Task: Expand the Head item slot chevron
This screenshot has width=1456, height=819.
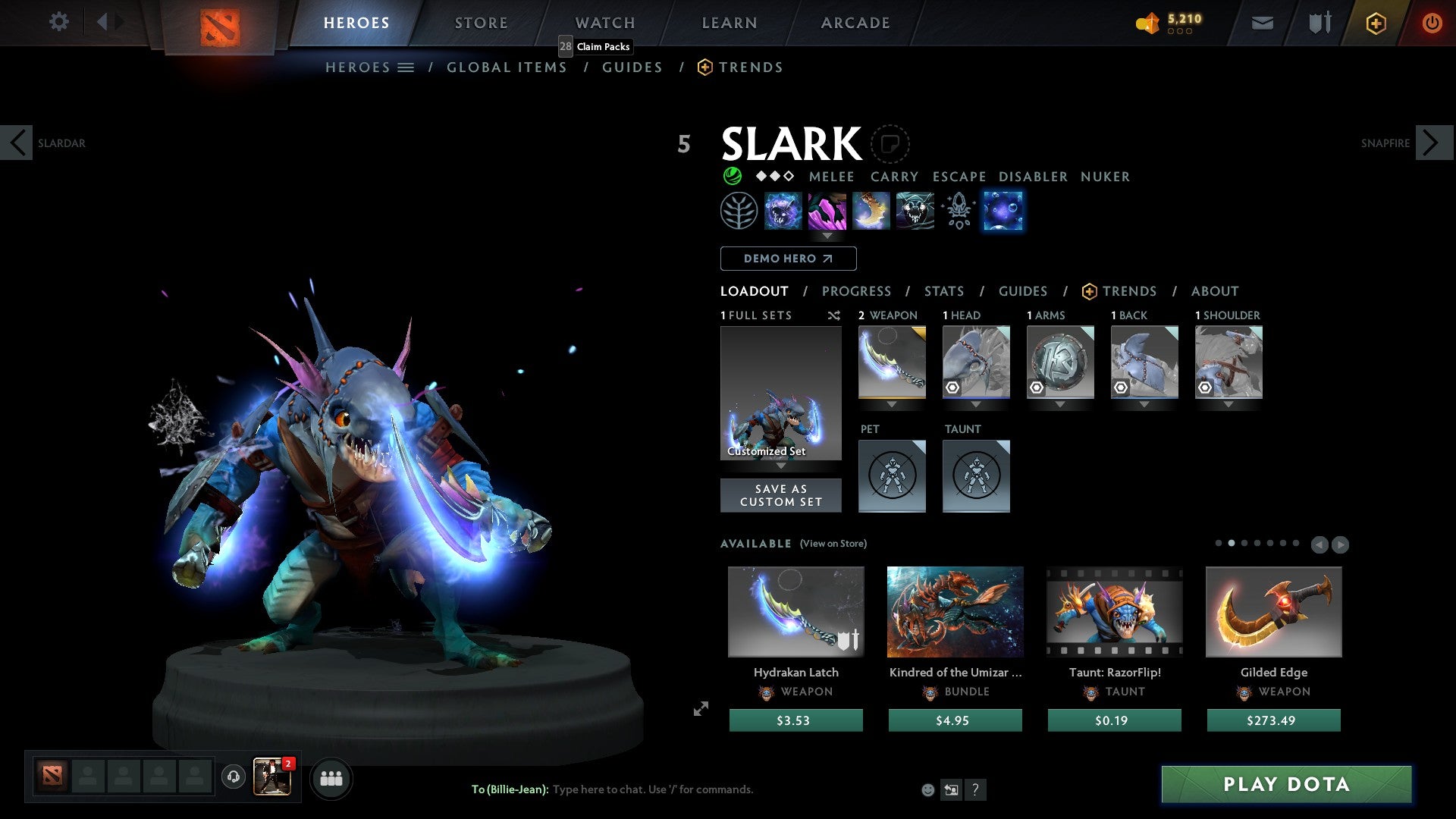Action: 976,405
